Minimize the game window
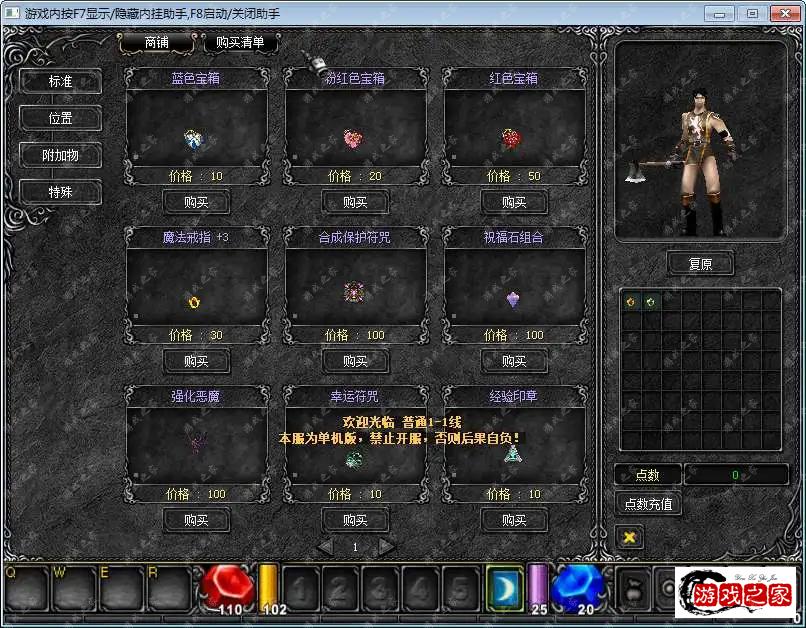The height and width of the screenshot is (628, 806). point(720,13)
